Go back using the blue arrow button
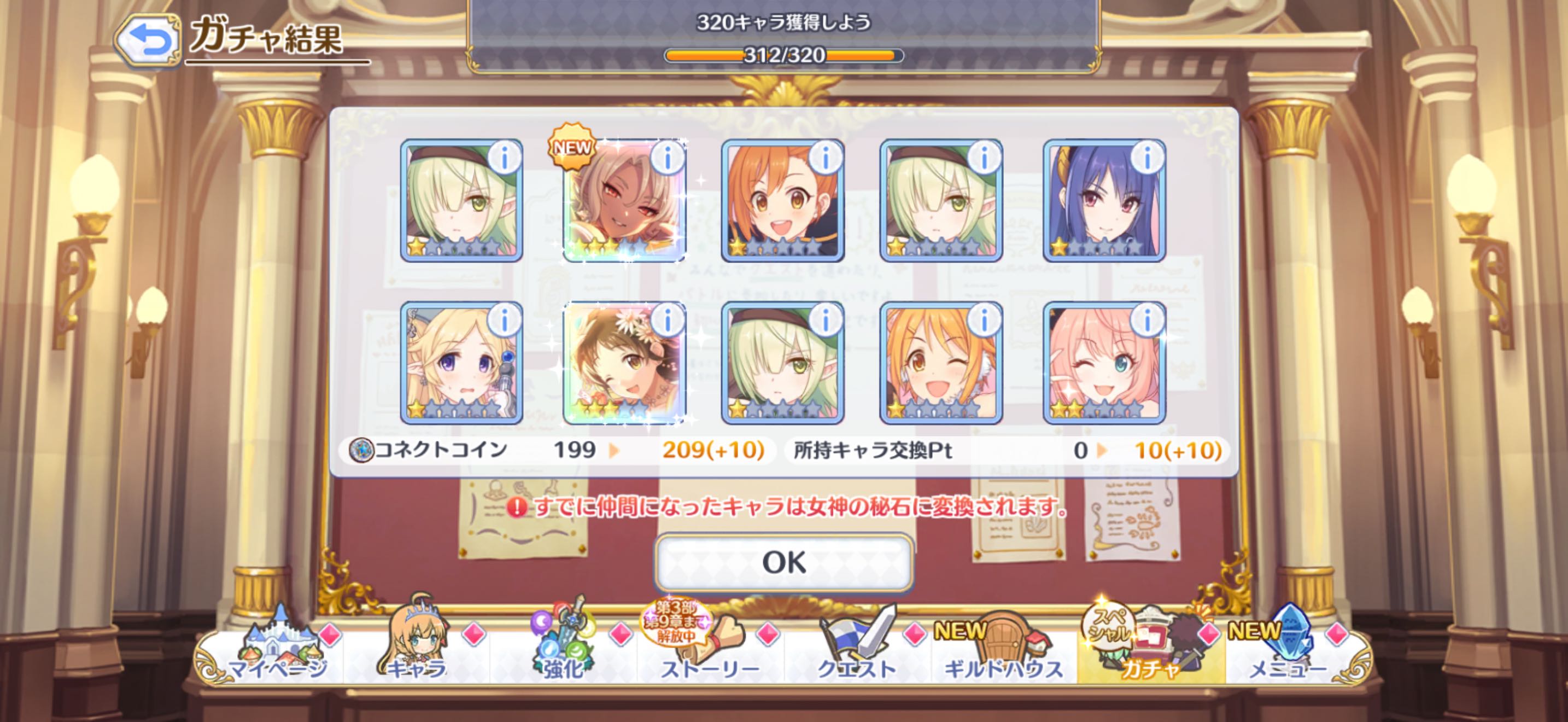This screenshot has width=1568, height=722. coord(149,40)
